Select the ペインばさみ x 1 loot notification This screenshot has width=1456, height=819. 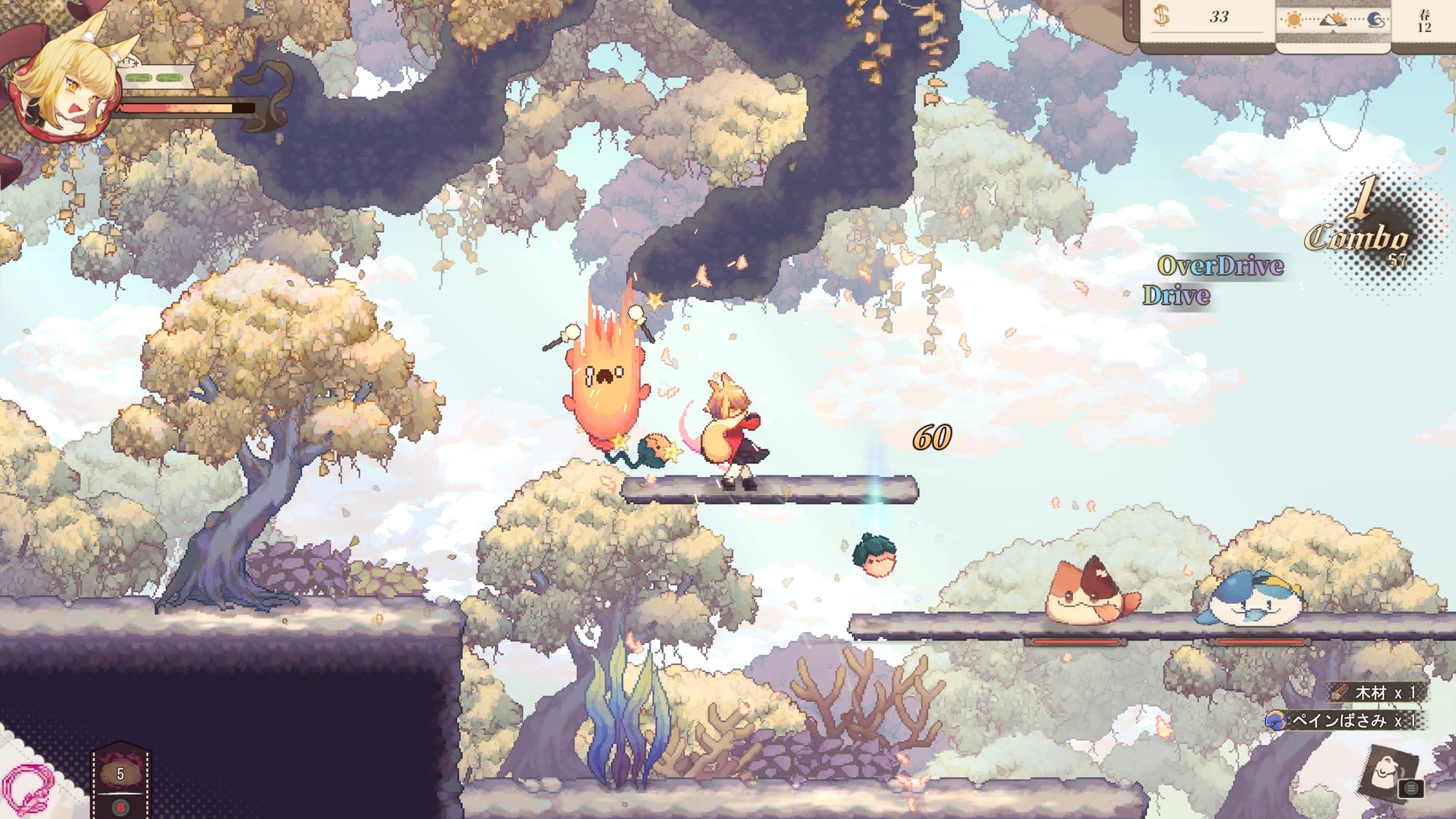coord(1344,721)
